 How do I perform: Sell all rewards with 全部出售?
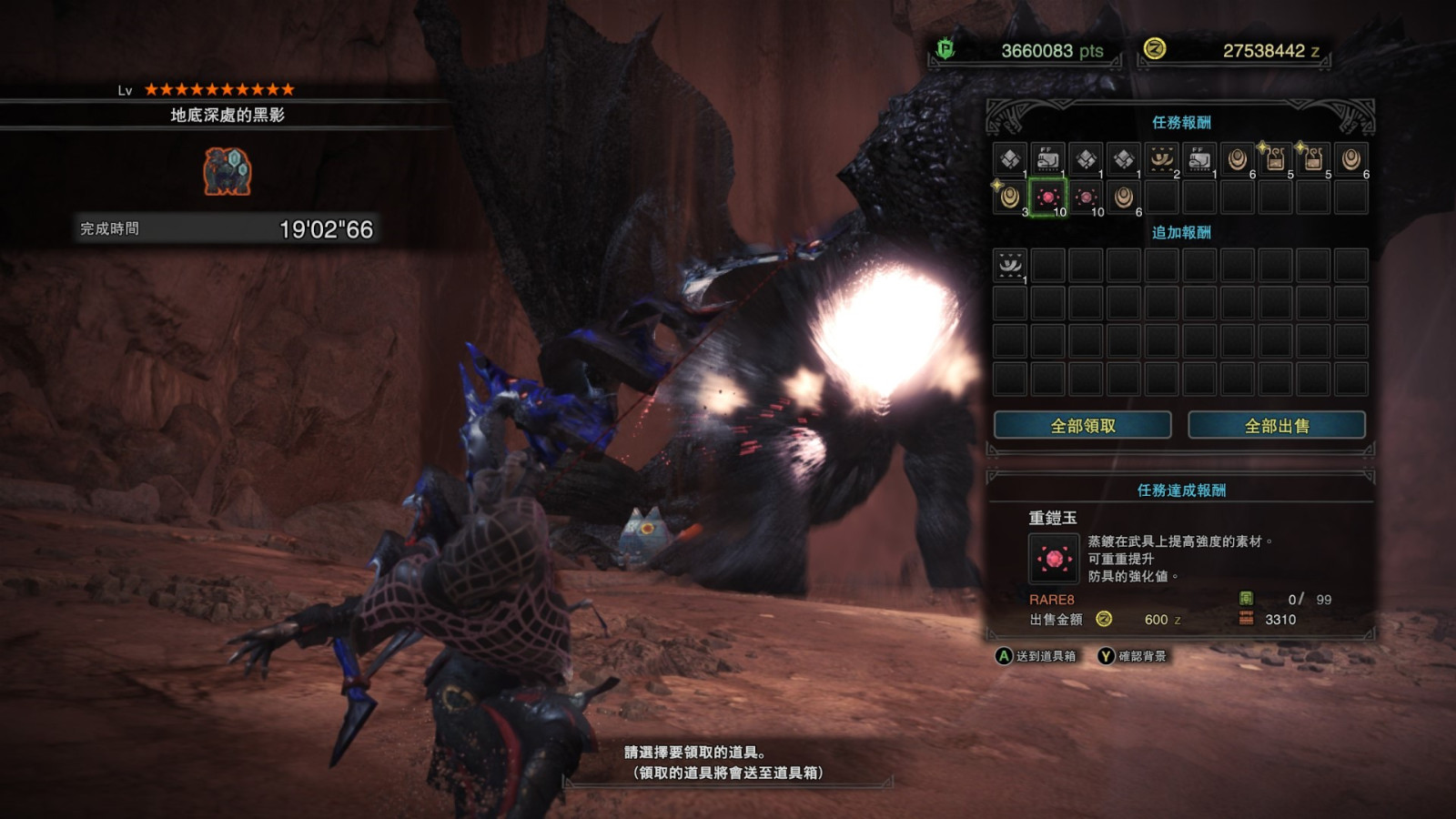1276,425
